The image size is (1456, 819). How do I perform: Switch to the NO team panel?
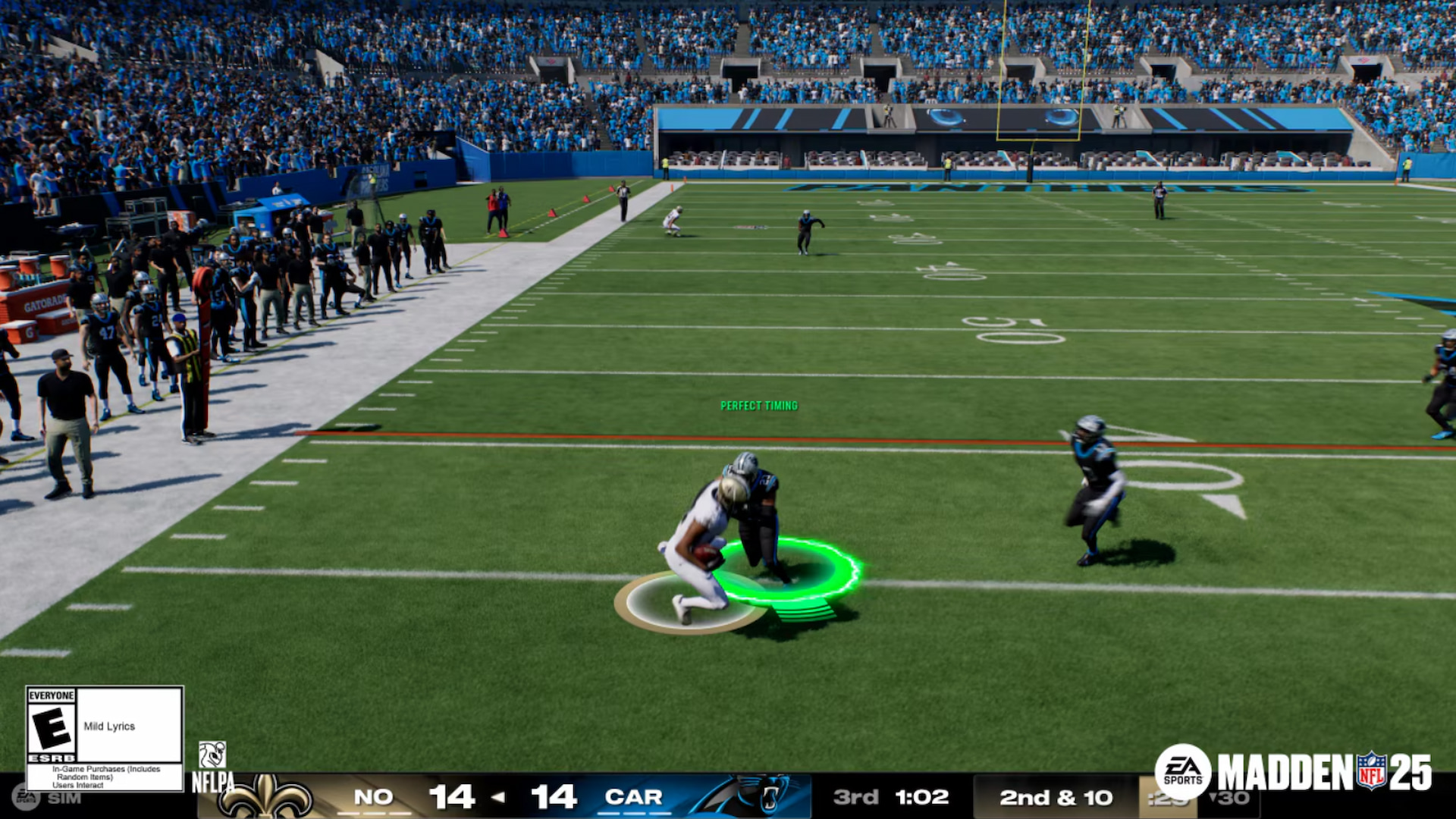[376, 797]
